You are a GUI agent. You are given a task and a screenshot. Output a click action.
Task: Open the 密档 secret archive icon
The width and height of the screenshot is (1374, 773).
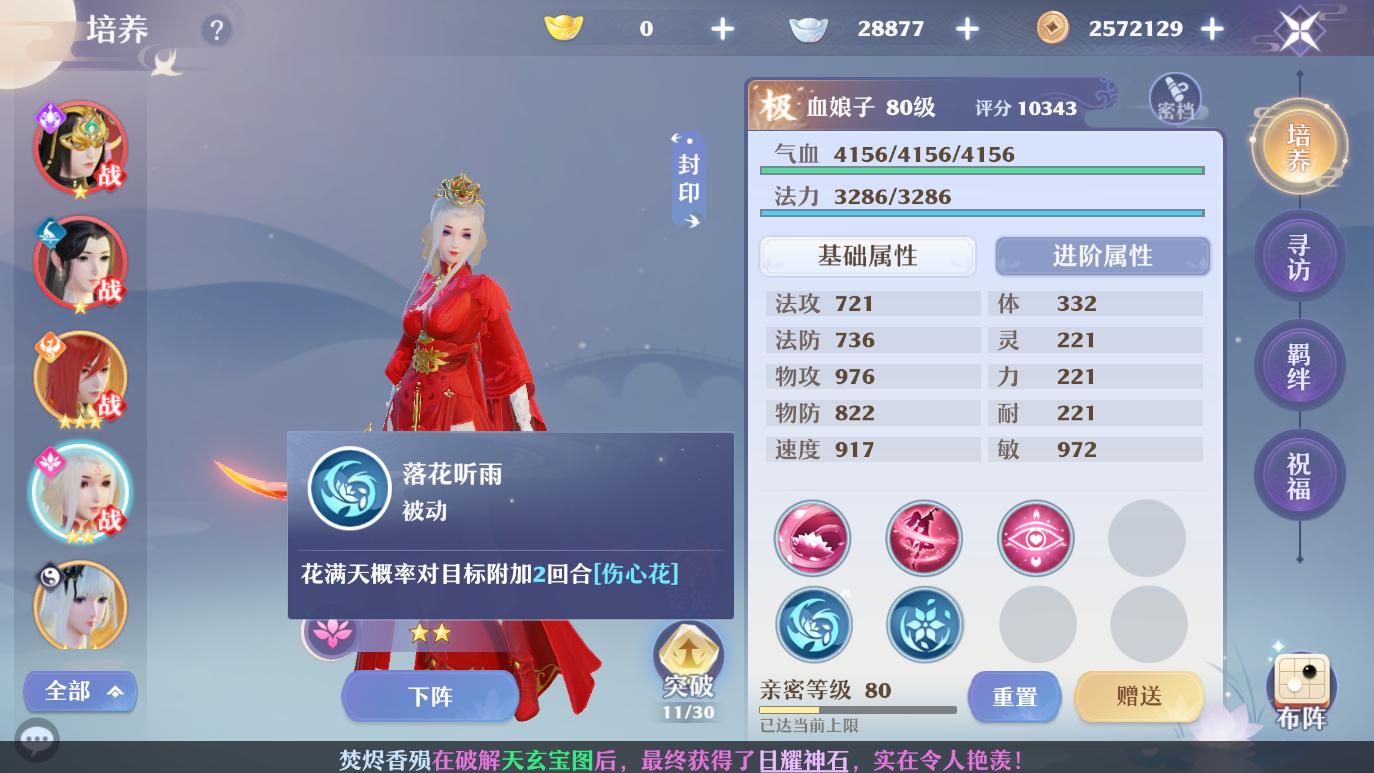[1175, 99]
